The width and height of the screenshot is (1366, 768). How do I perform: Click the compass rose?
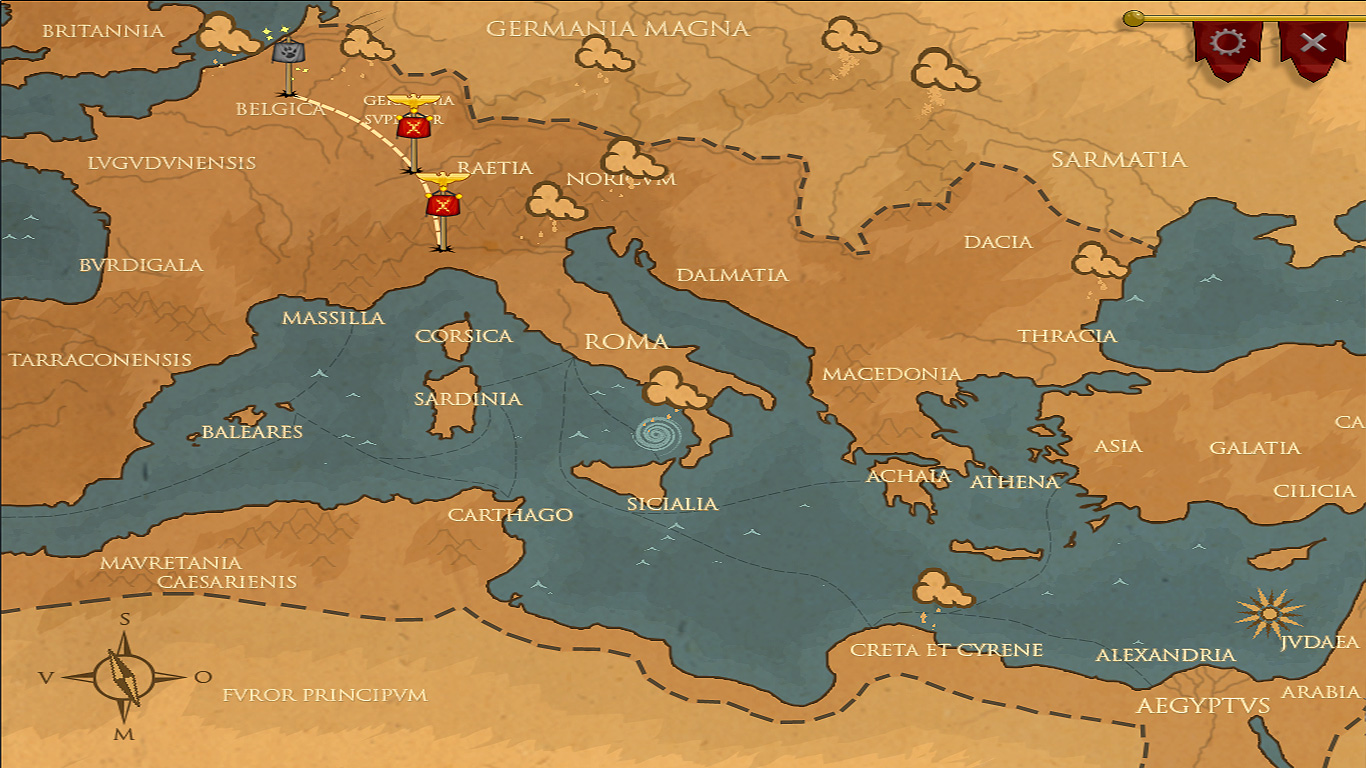[123, 676]
